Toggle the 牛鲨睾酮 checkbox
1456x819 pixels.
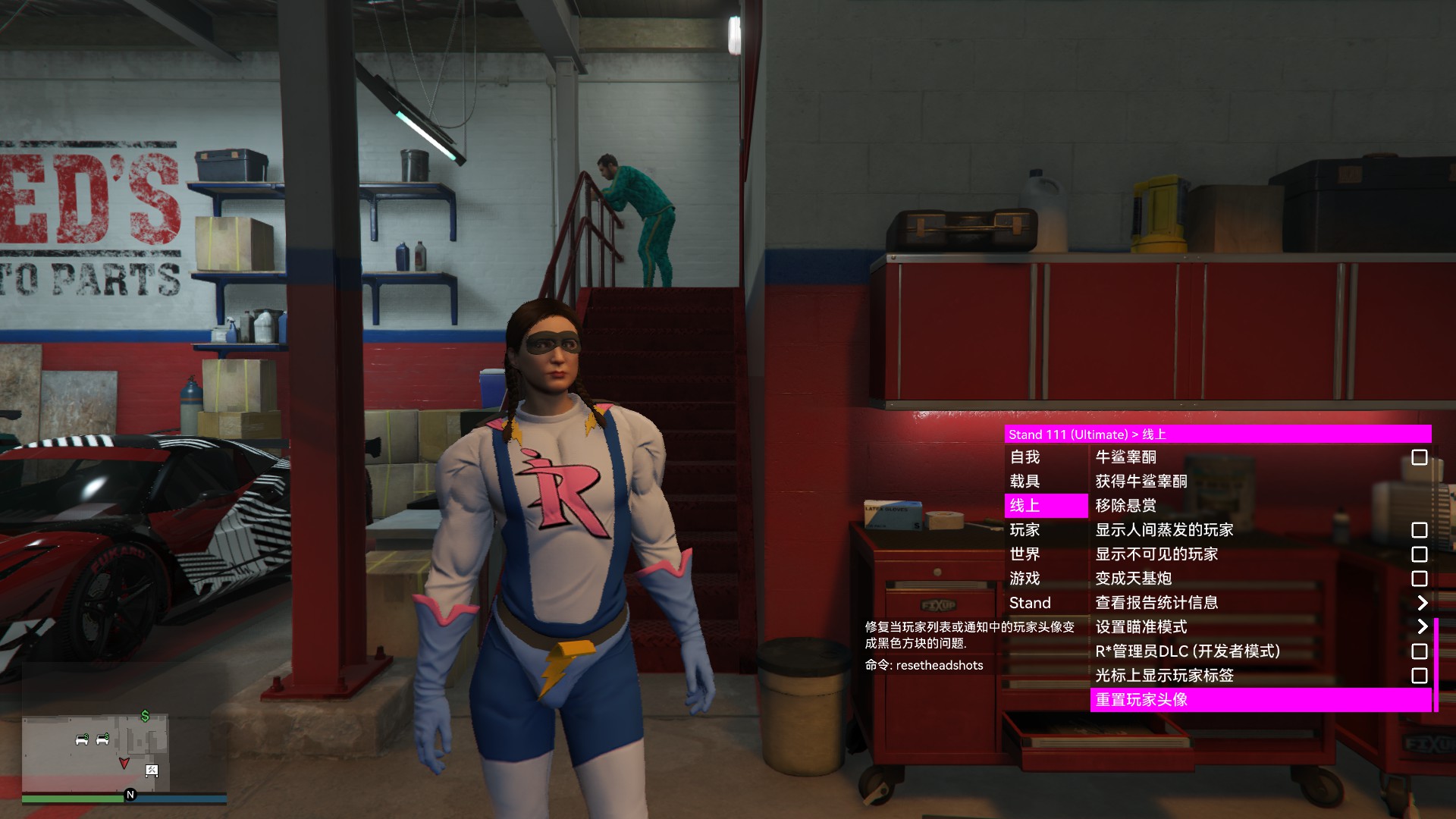pos(1419,457)
